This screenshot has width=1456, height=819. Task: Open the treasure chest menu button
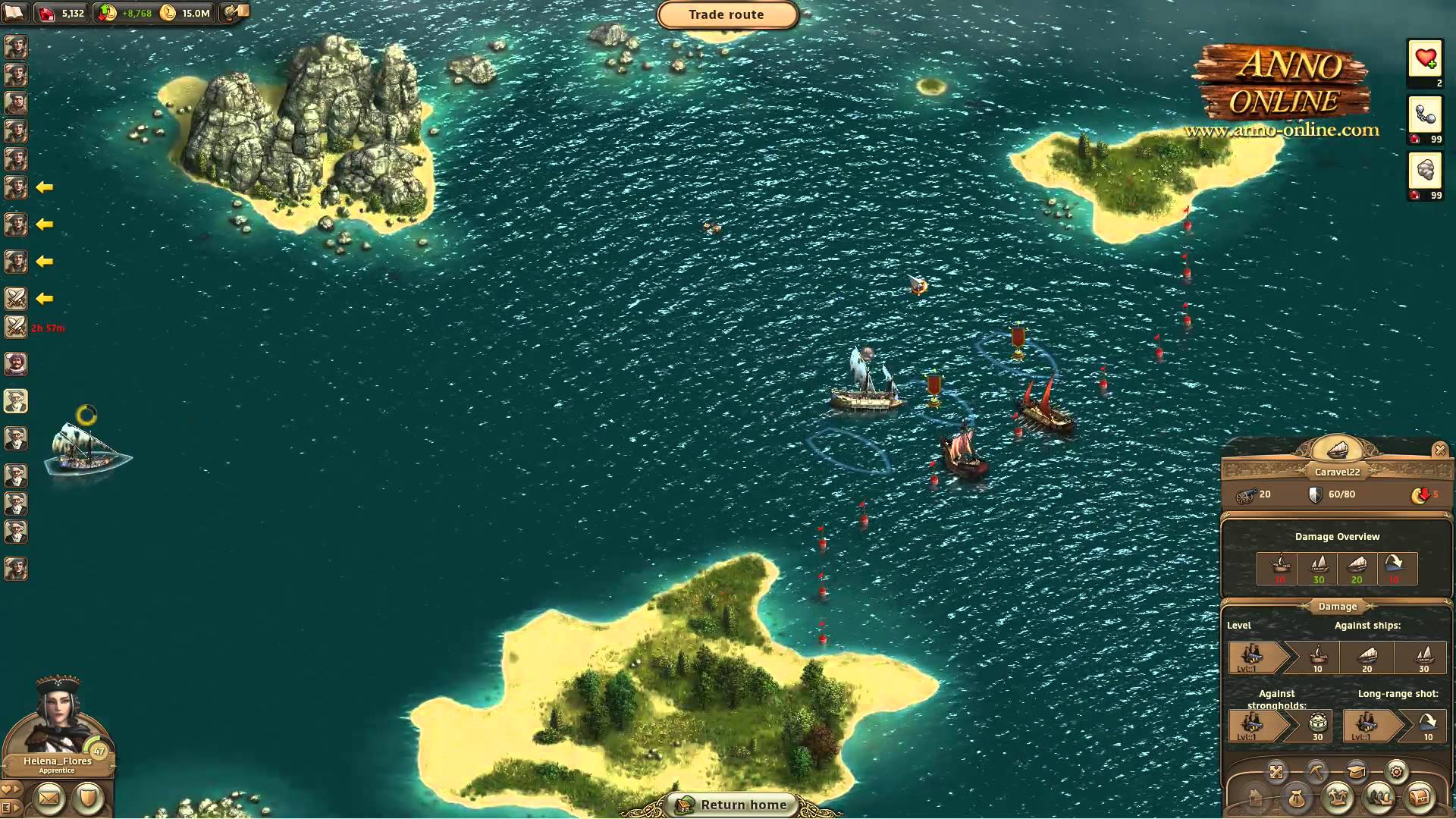click(1419, 798)
